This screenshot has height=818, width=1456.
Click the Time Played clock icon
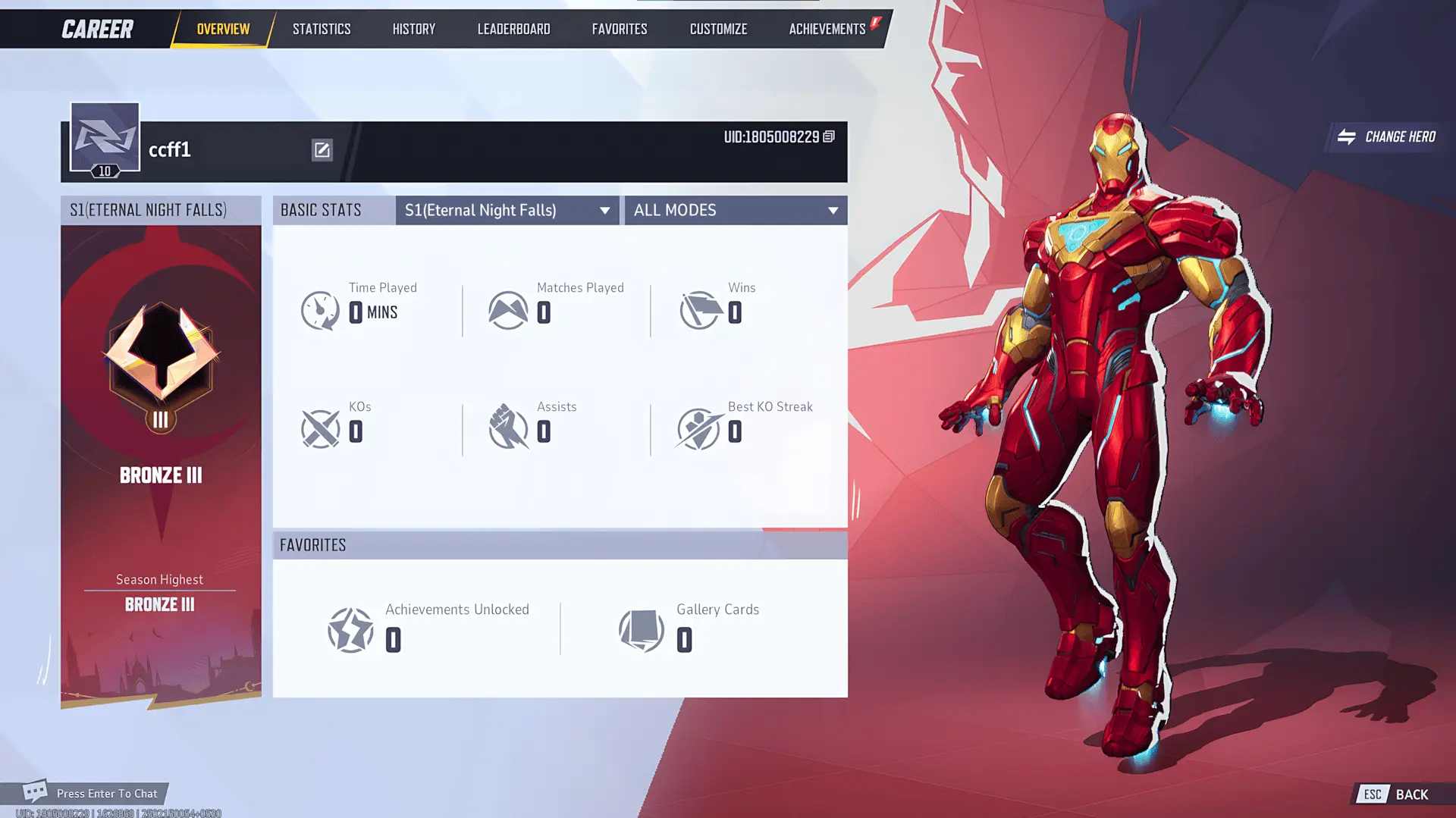click(319, 309)
